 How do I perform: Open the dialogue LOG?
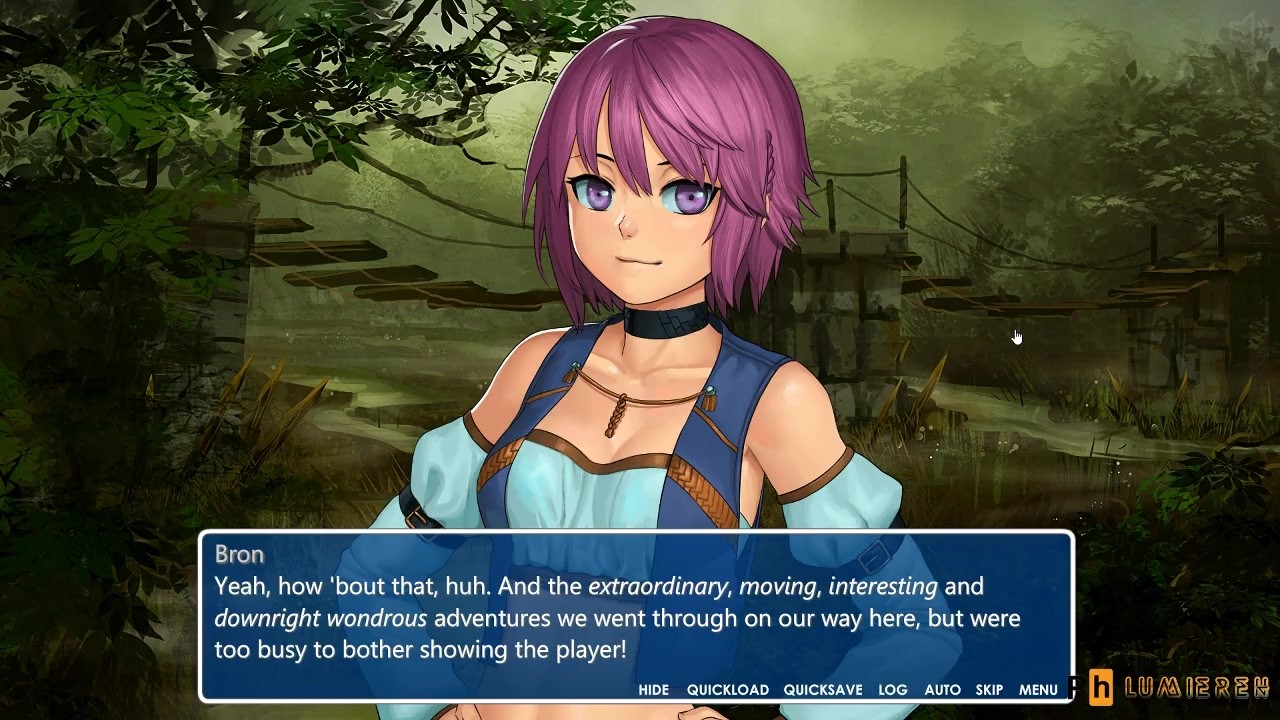pyautogui.click(x=892, y=689)
